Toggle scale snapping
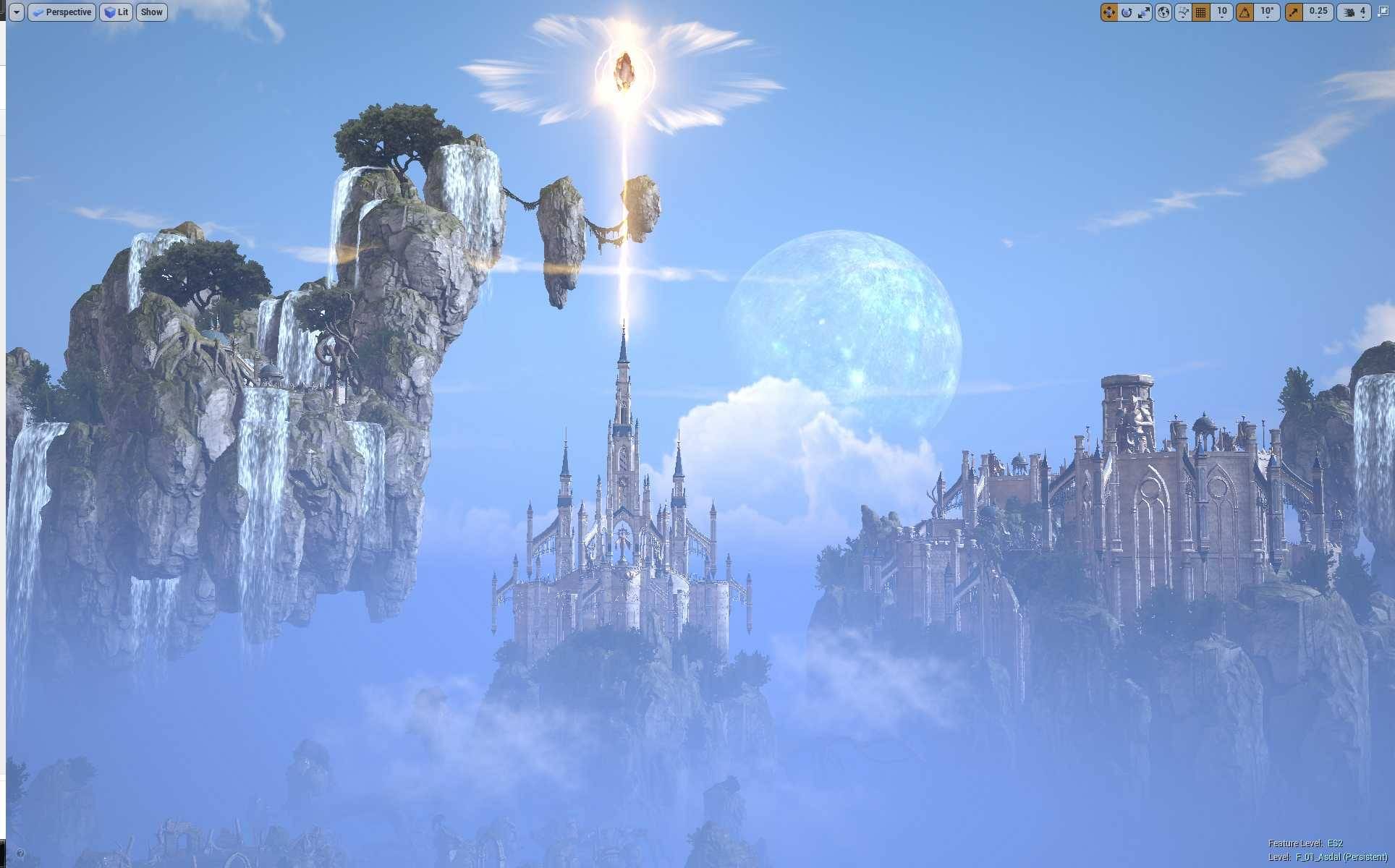Viewport: 1395px width, 868px height. [1294, 12]
